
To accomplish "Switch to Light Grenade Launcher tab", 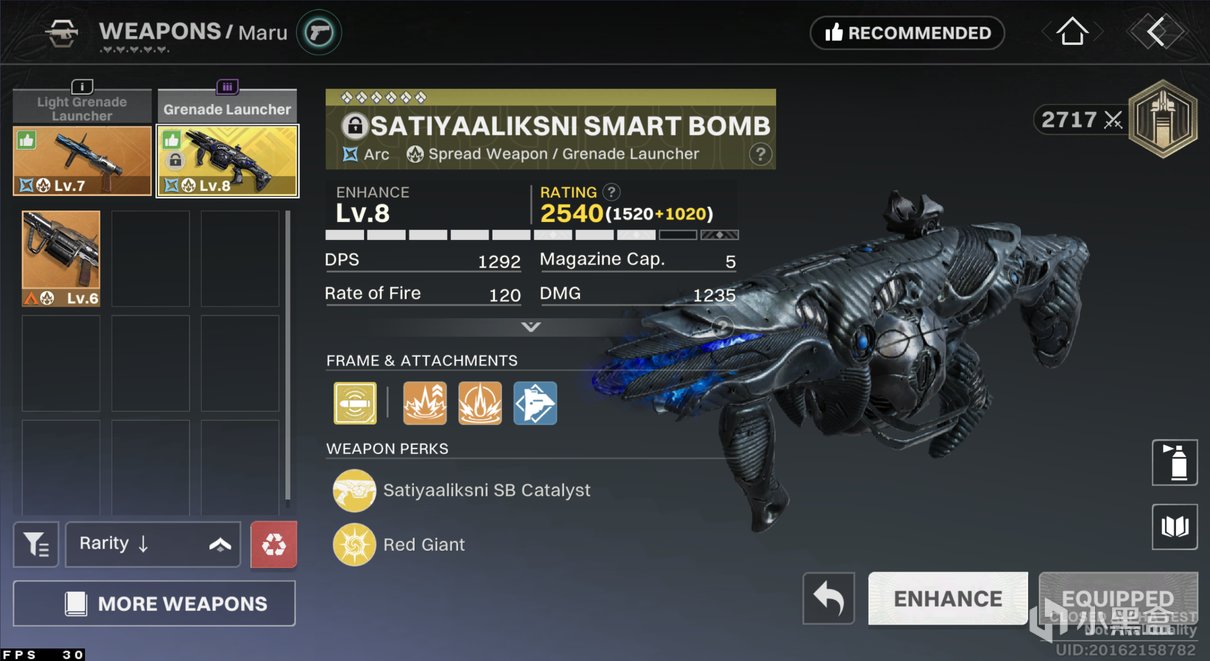I will (x=82, y=108).
